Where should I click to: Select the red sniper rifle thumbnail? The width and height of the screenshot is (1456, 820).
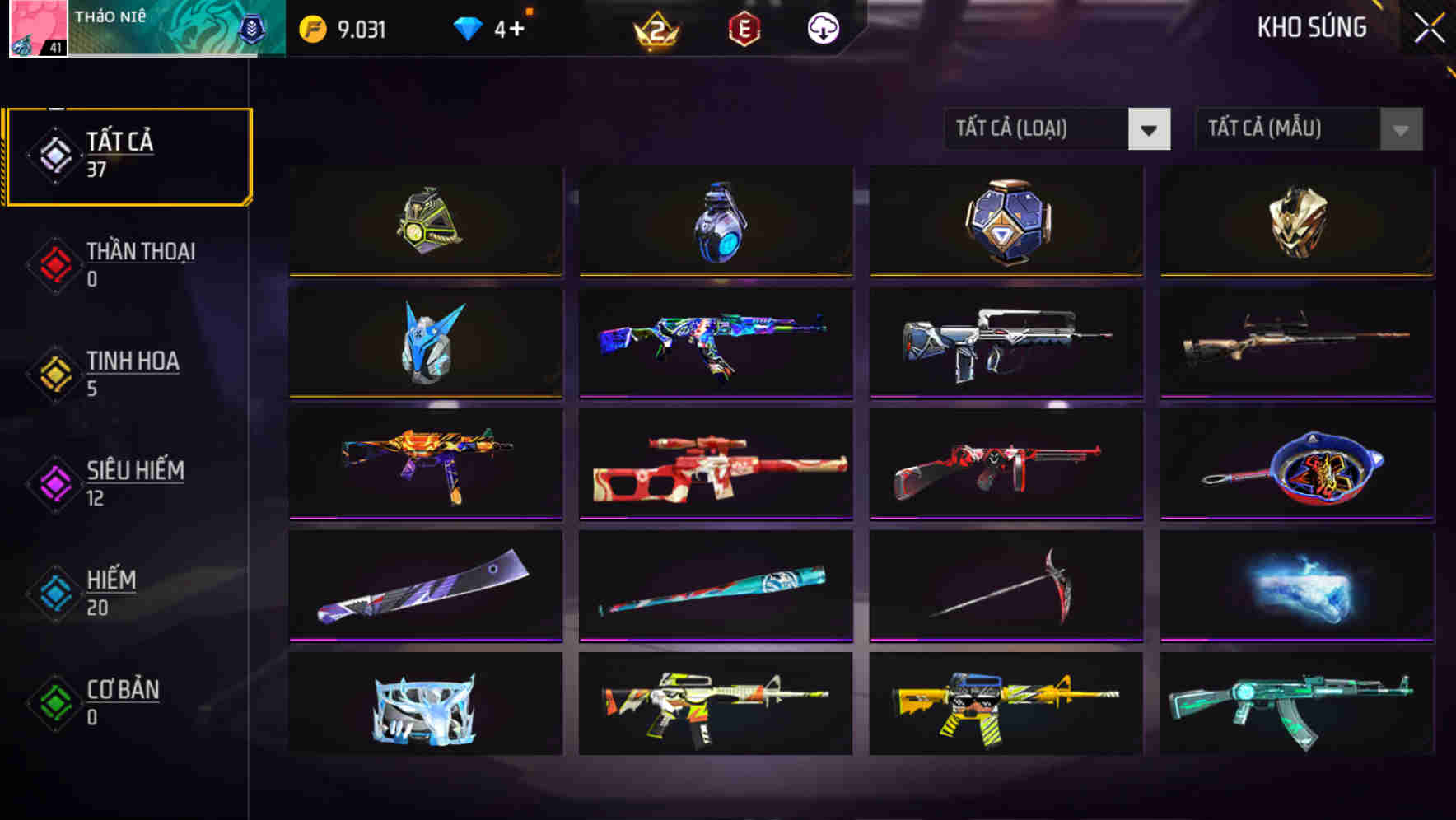[716, 465]
